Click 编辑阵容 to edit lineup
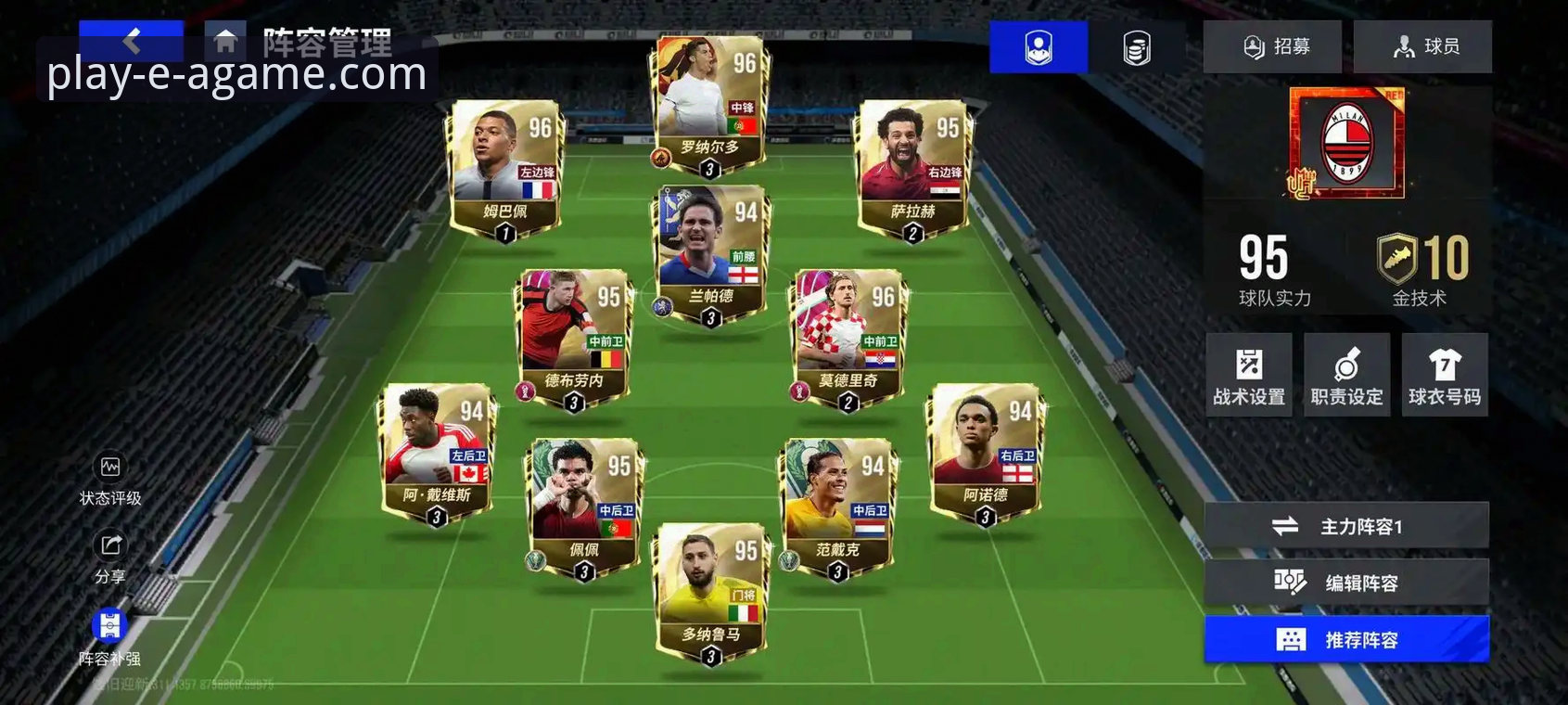 point(1346,583)
